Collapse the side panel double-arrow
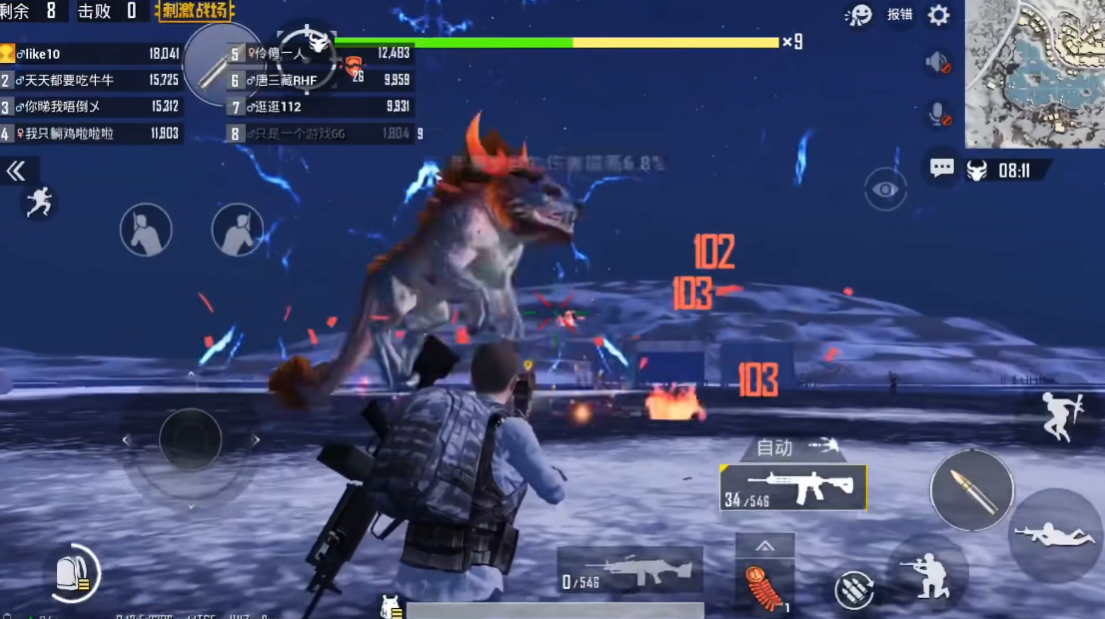The image size is (1105, 619). 16,172
